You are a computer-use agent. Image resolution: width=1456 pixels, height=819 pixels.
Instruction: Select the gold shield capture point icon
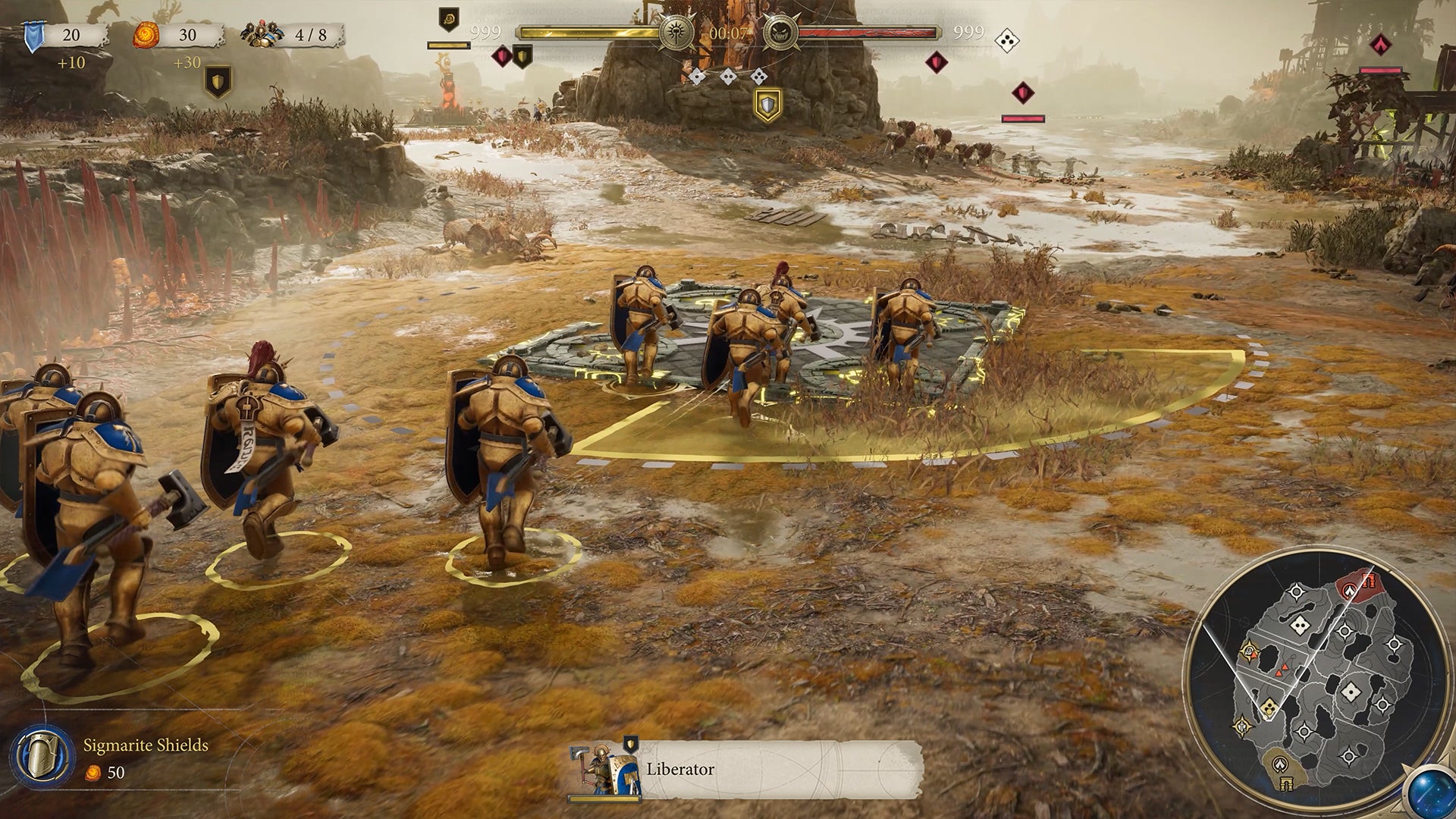pyautogui.click(x=768, y=103)
